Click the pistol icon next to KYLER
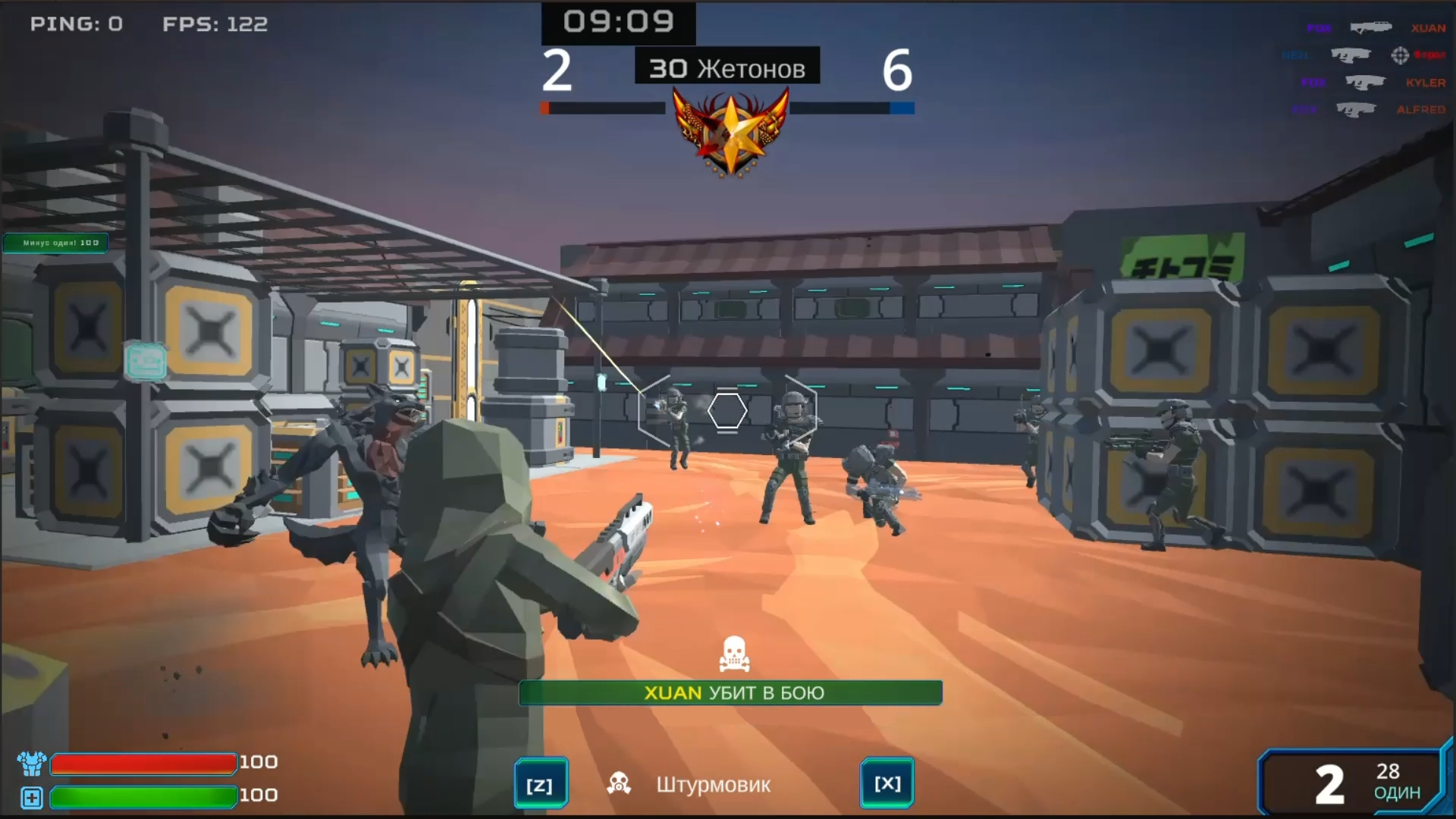Screen dimensions: 1456x819 coord(1365,83)
